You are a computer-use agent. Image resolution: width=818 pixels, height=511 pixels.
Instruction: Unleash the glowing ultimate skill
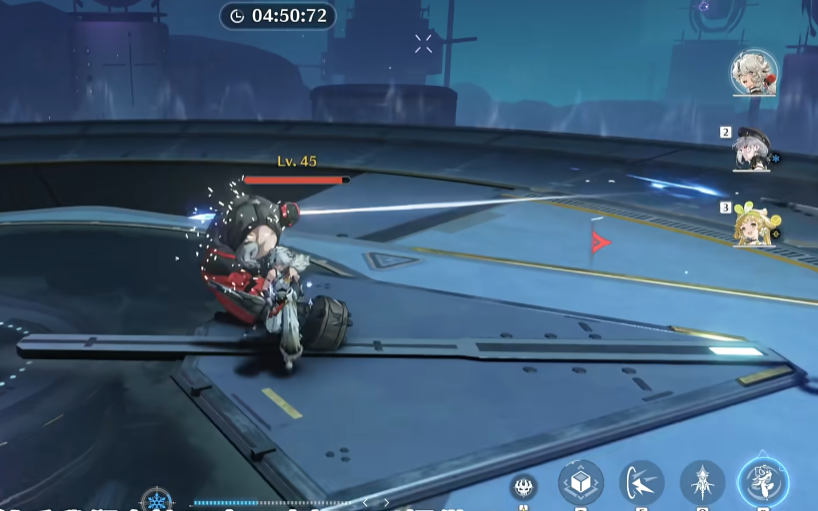coord(763,483)
